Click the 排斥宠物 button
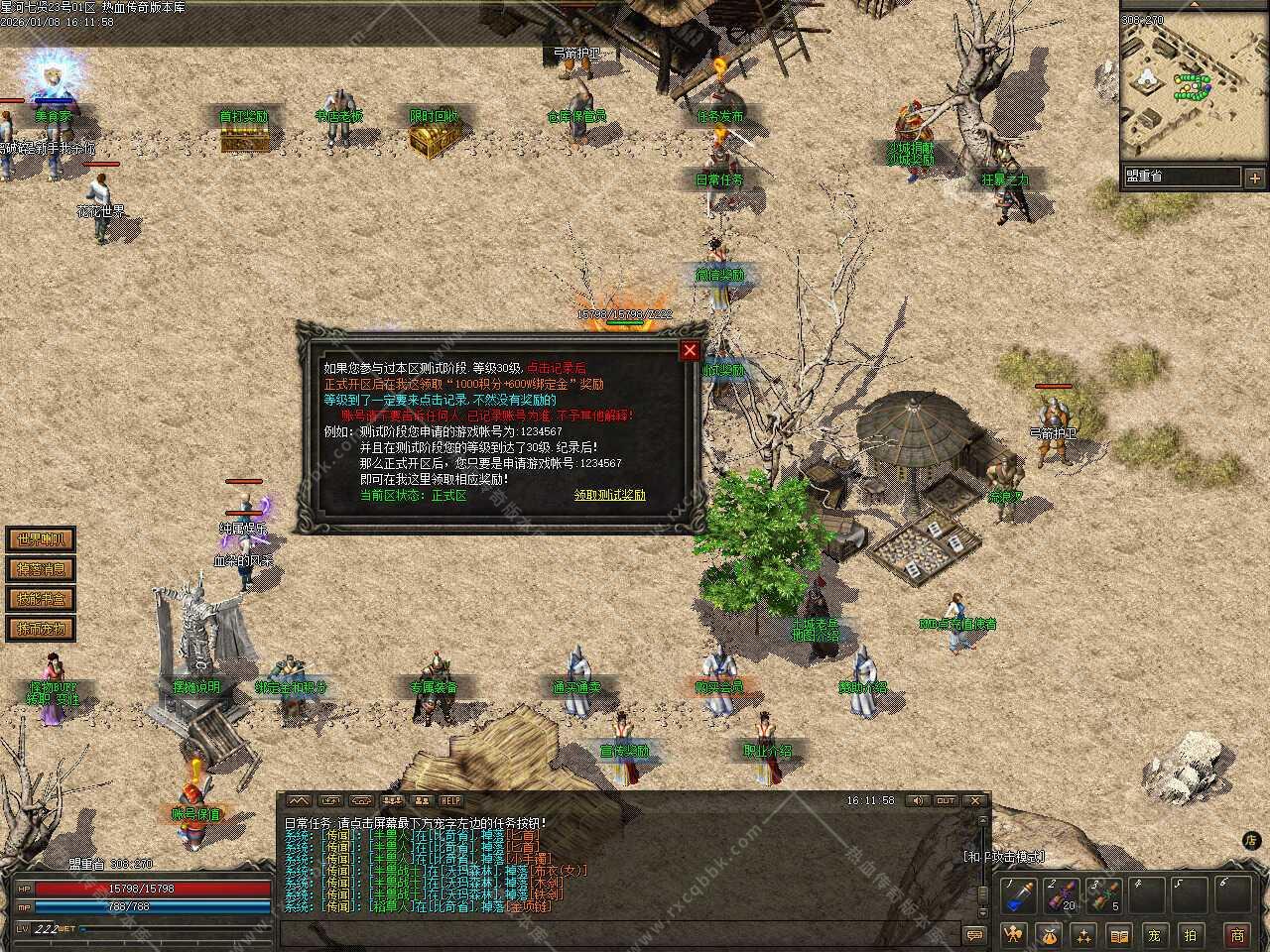 [x=41, y=629]
